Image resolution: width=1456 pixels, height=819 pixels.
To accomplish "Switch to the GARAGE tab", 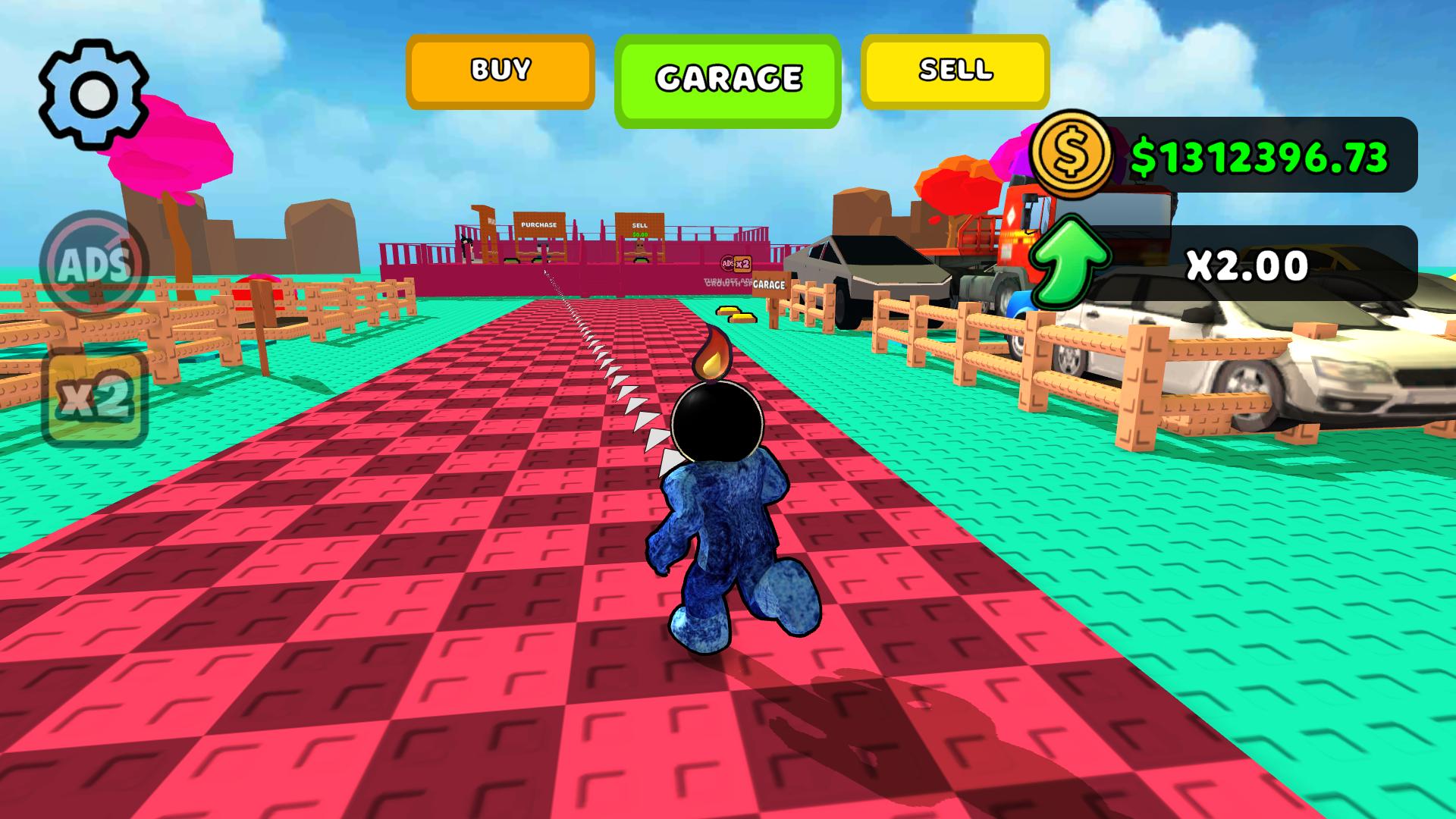I will pos(727,76).
